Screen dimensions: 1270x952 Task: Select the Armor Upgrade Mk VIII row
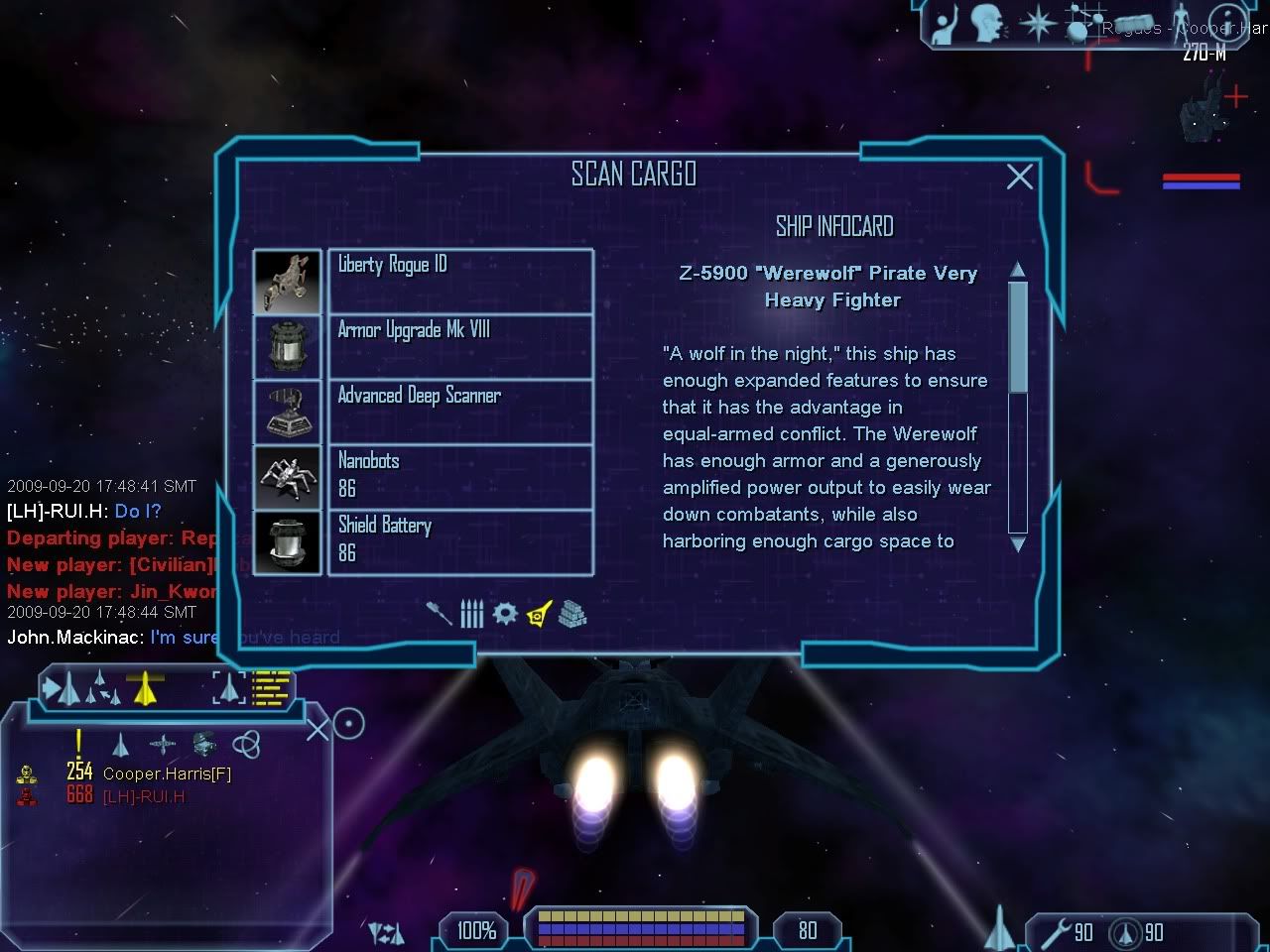pyautogui.click(x=460, y=346)
